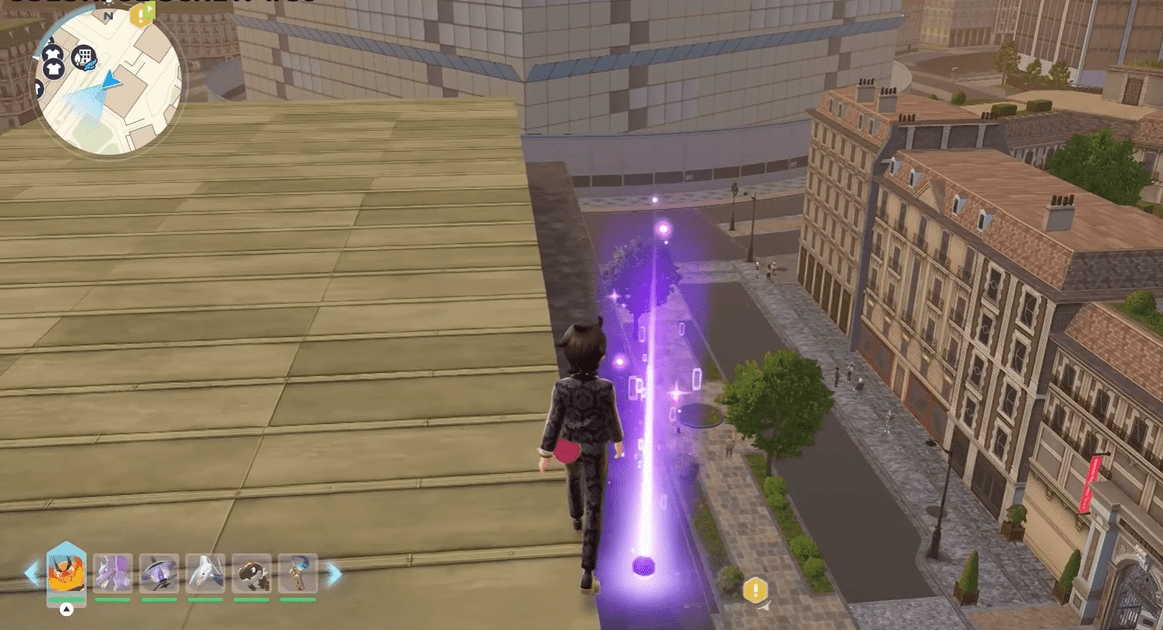Image resolution: width=1163 pixels, height=631 pixels.
Task: Switch to the brown Tyrunt party slot
Action: 252,573
